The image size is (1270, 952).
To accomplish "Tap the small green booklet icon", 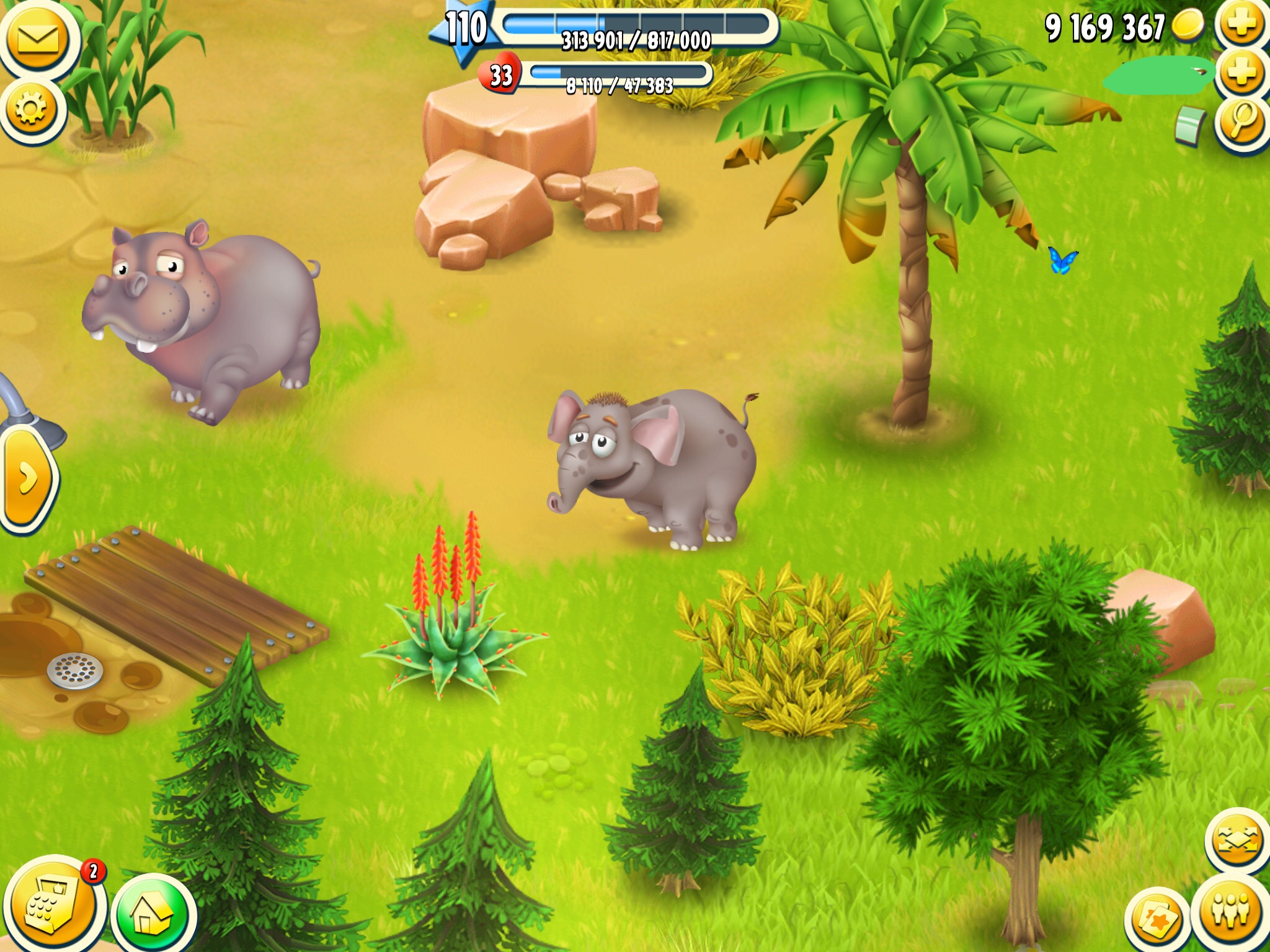I will tap(1191, 127).
